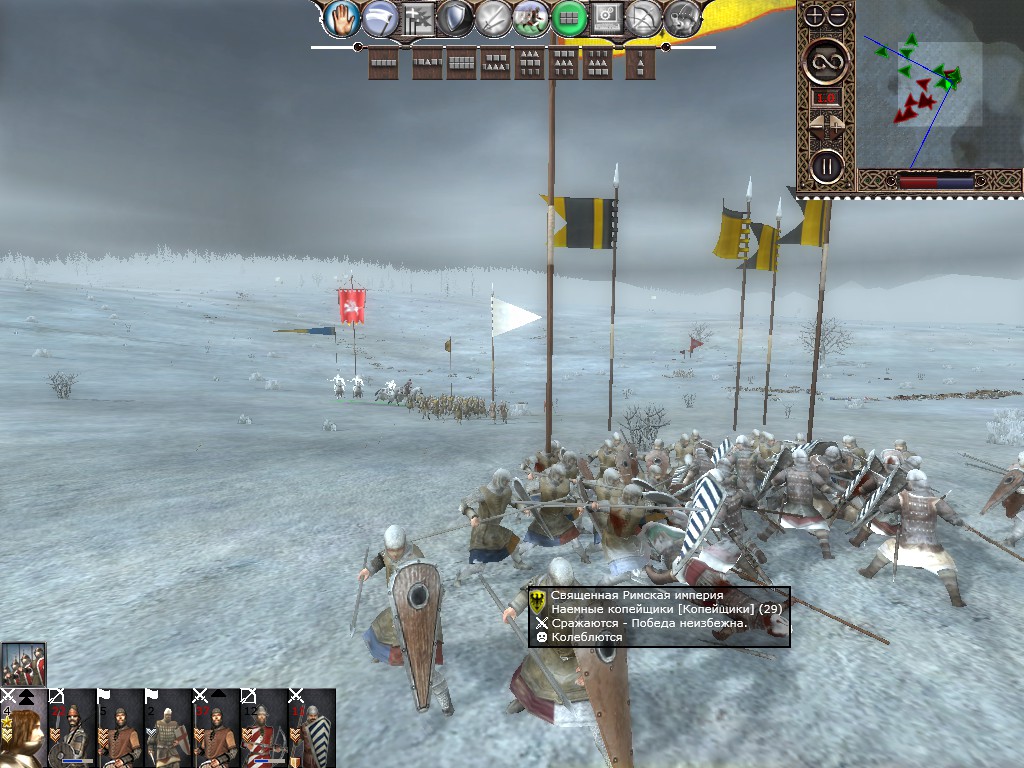Screen dimensions: 1024x768
Task: Pause the battle with the pause button
Action: 826,165
